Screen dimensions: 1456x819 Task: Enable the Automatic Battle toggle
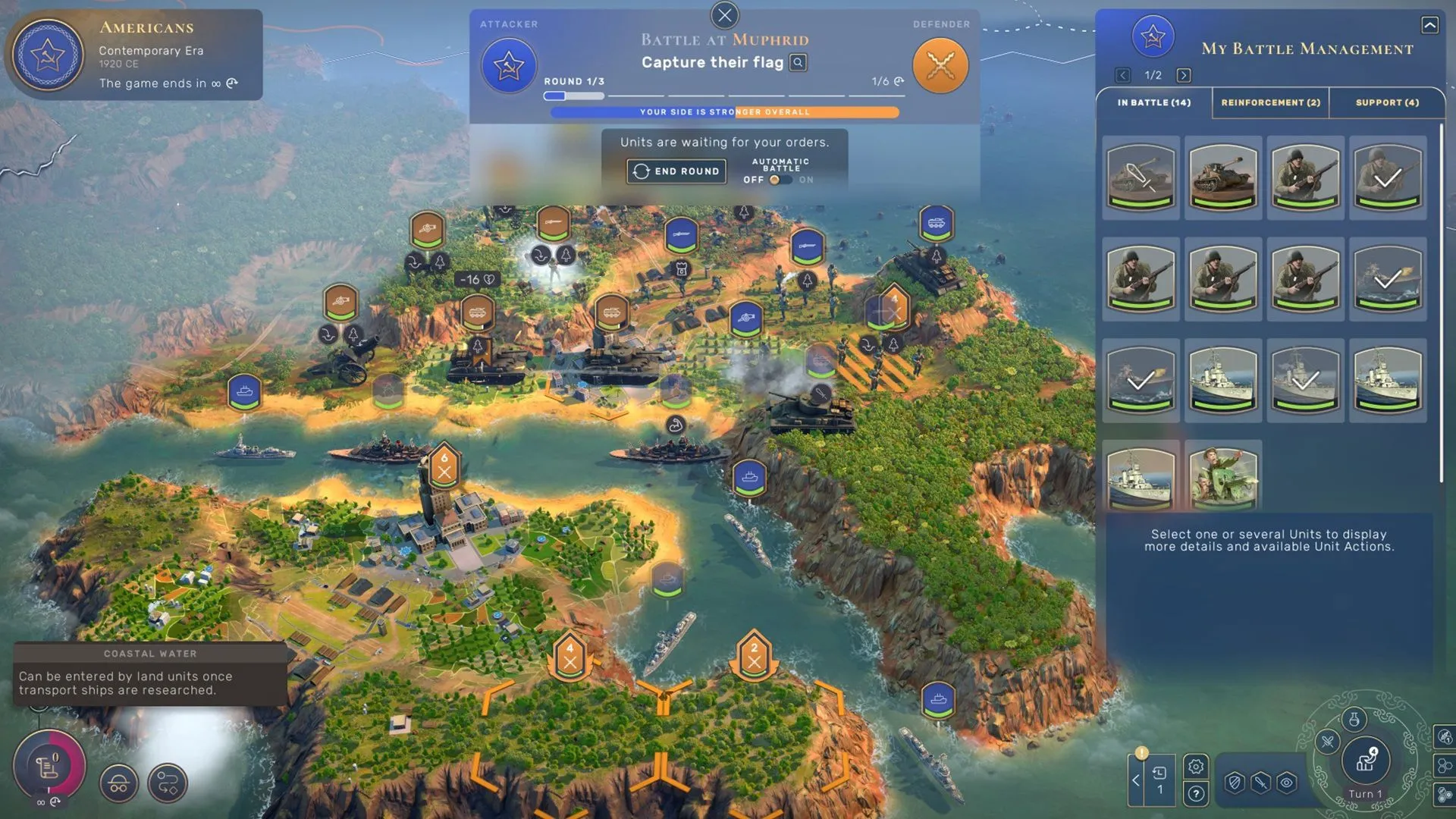[x=780, y=180]
